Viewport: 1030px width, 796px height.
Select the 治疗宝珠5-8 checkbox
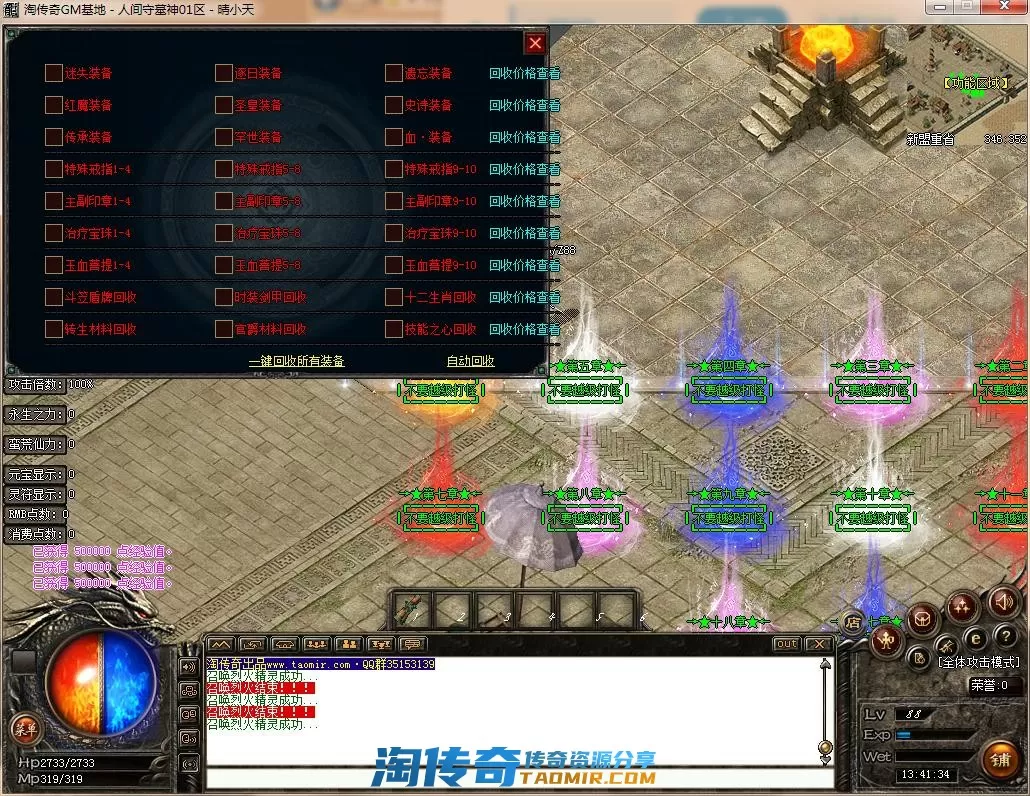(x=224, y=233)
